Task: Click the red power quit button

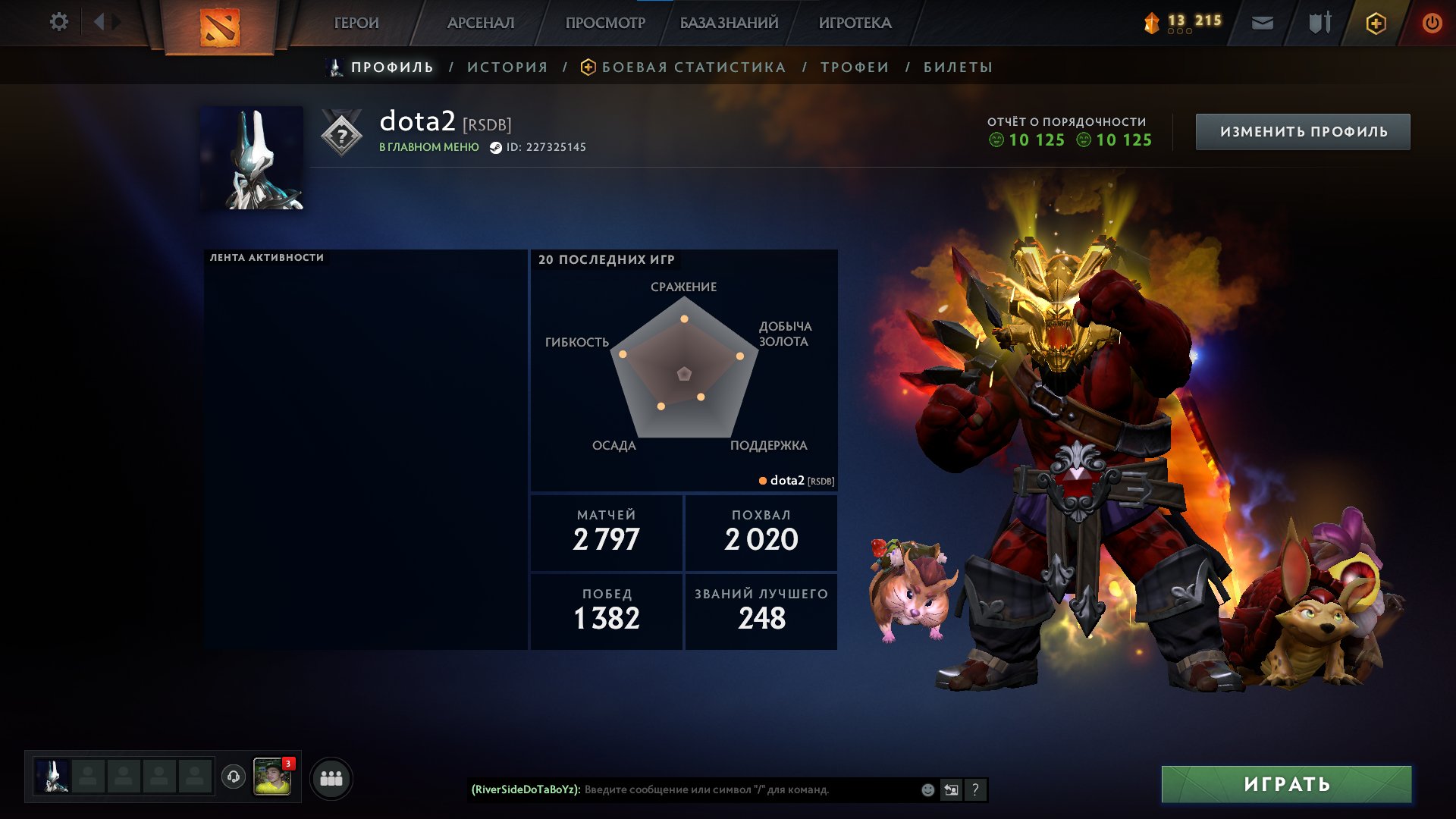Action: tap(1432, 24)
